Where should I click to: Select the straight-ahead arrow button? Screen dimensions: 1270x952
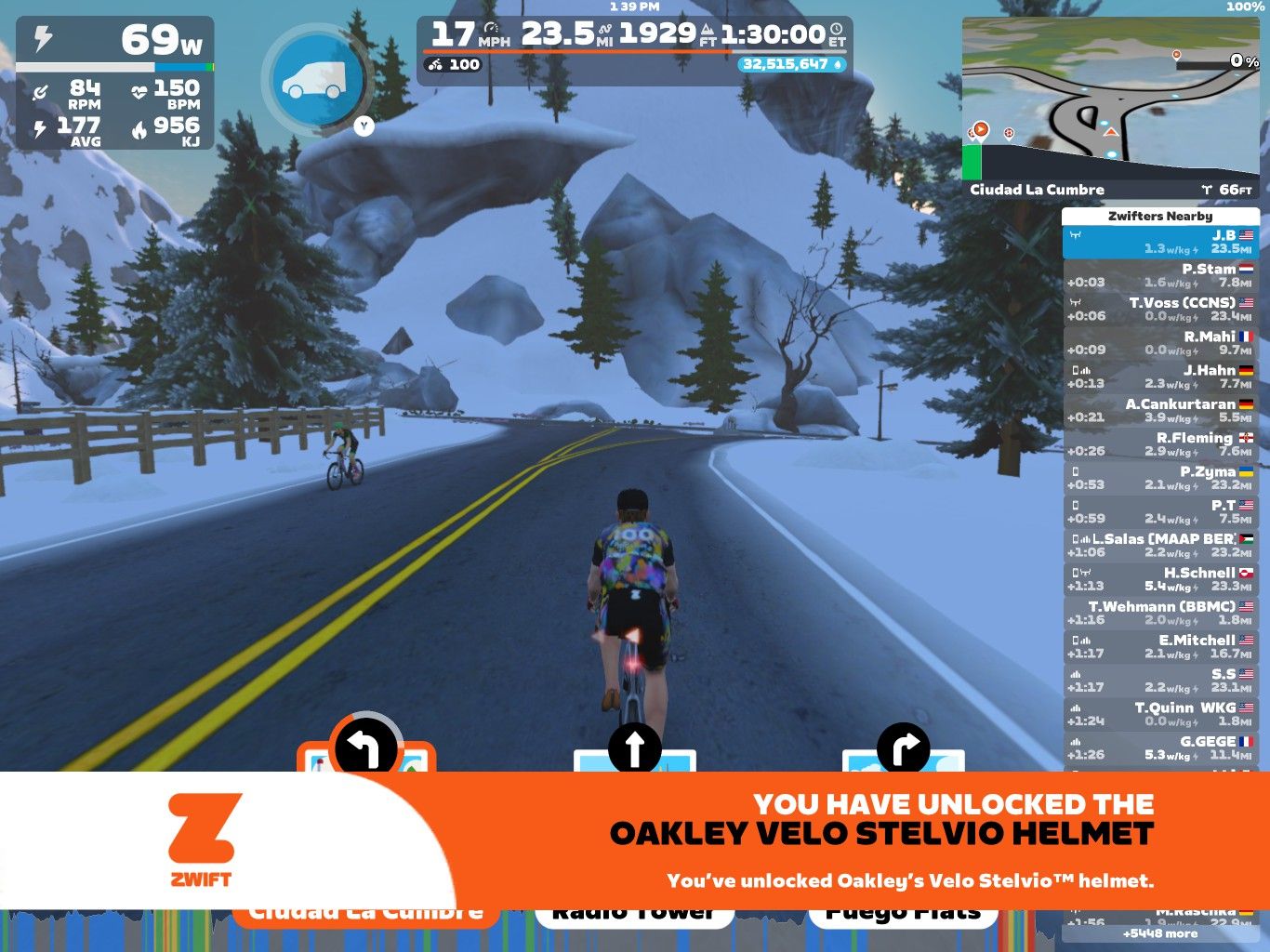click(x=634, y=748)
